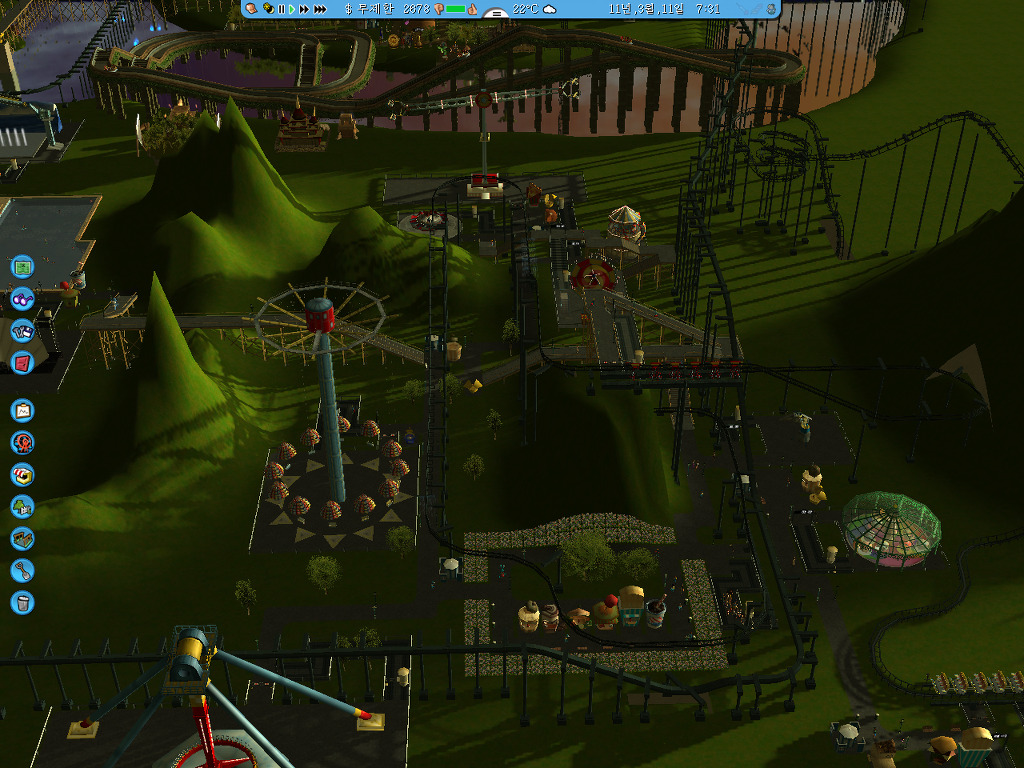Set game speed to double fast-forward
Image resolution: width=1024 pixels, height=768 pixels.
click(x=304, y=9)
